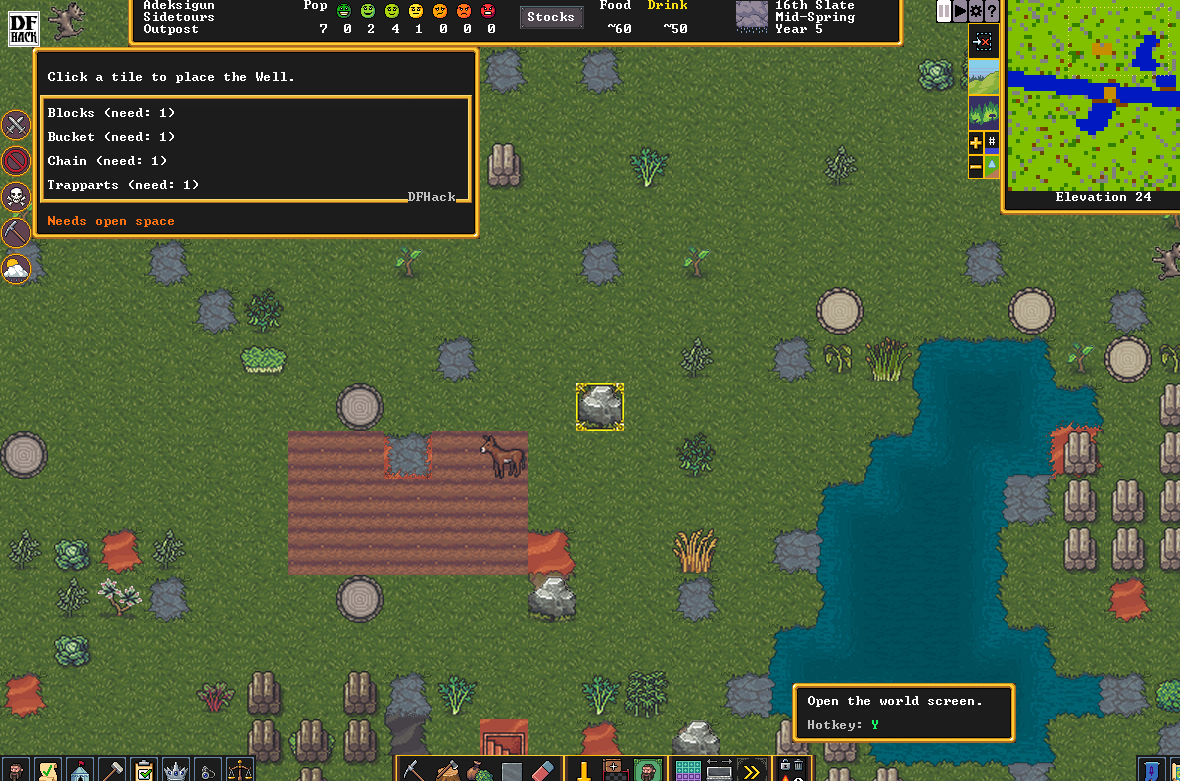Resume the game with the play button
Image resolution: width=1180 pixels, height=781 pixels.
click(960, 10)
